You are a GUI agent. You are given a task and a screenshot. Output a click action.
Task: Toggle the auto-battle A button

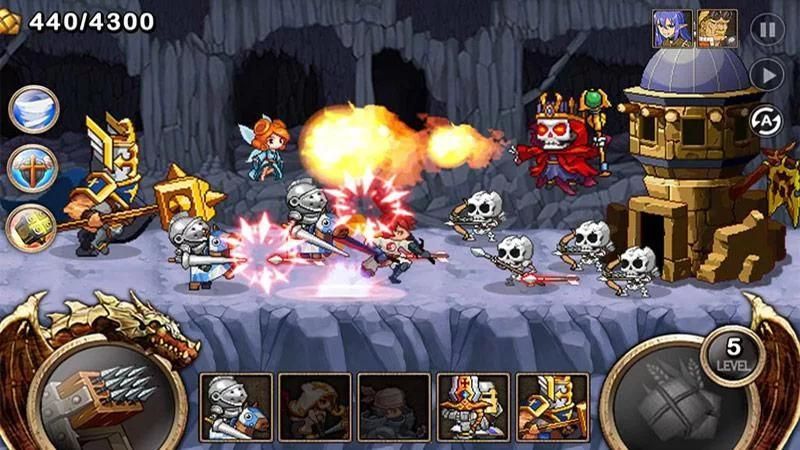click(x=766, y=120)
